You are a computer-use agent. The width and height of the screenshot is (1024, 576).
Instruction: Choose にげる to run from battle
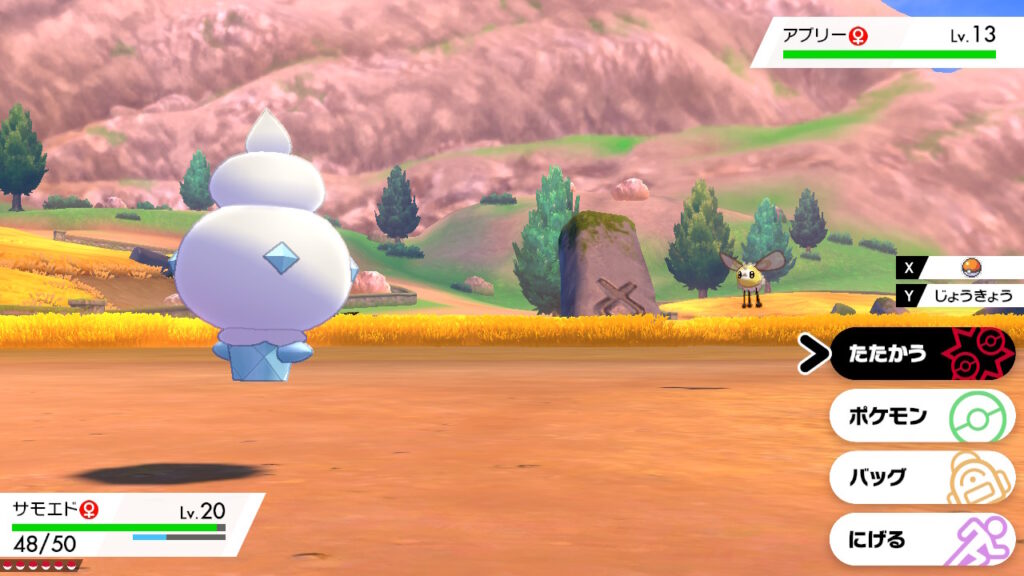[x=920, y=540]
